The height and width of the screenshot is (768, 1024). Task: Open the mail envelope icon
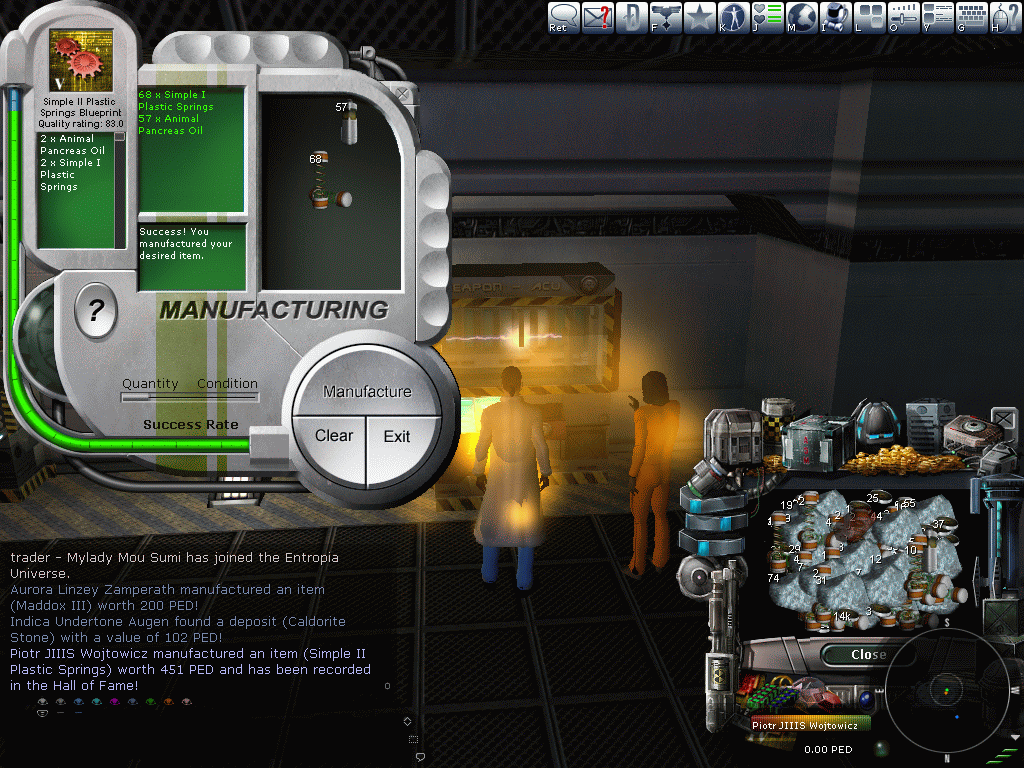click(598, 17)
